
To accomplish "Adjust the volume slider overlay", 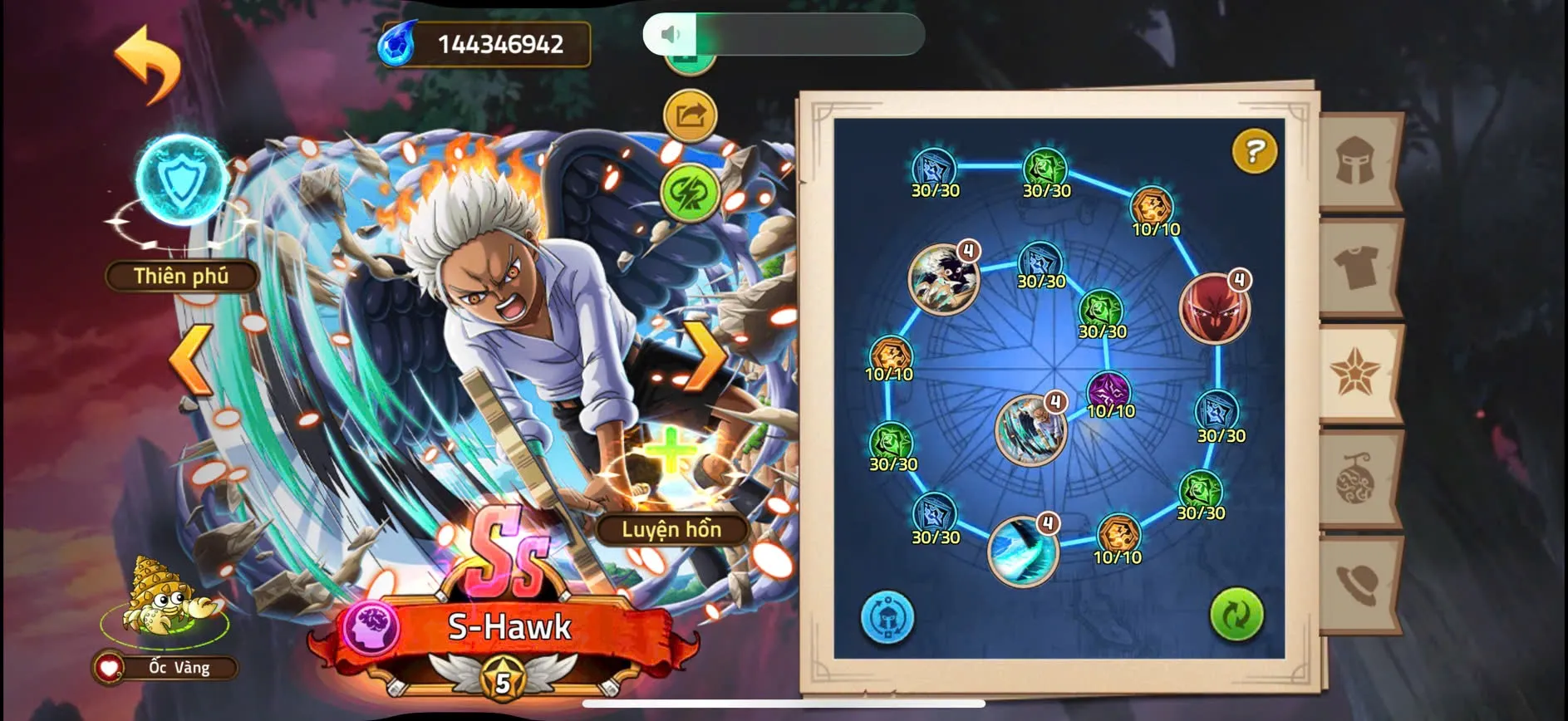I will click(x=783, y=34).
